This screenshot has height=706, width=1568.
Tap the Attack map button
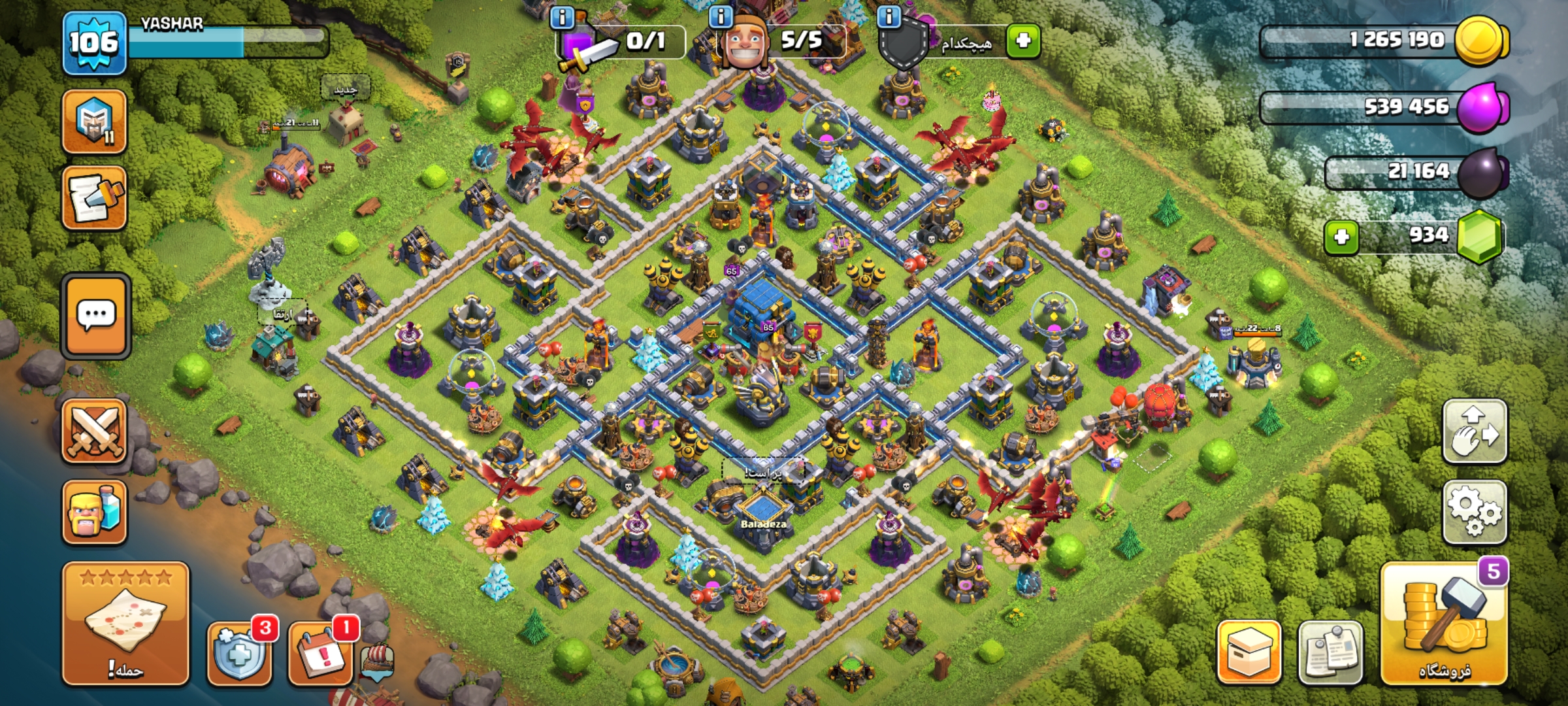click(x=125, y=624)
